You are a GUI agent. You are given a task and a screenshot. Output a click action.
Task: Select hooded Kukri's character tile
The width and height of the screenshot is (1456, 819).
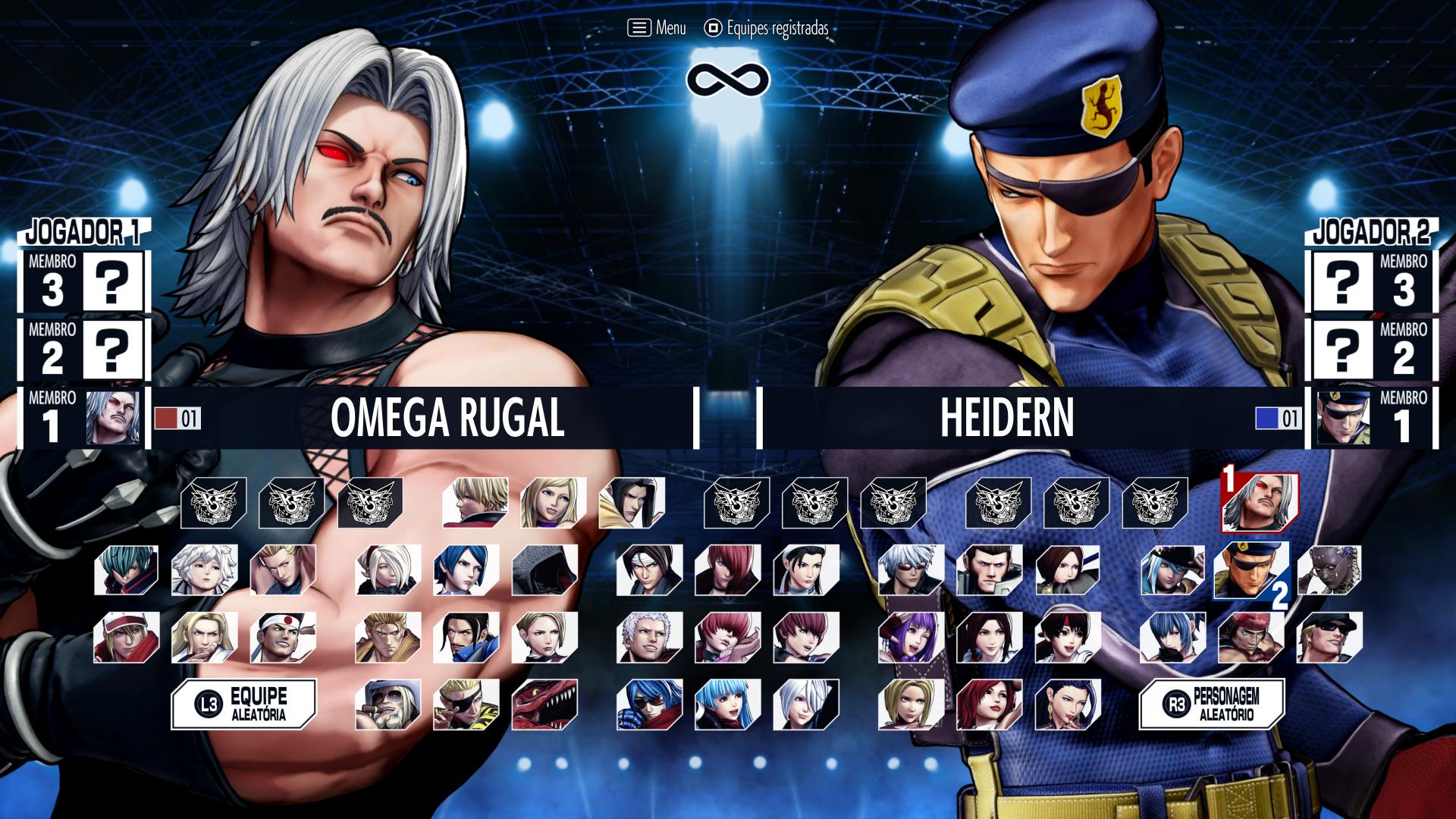point(544,570)
